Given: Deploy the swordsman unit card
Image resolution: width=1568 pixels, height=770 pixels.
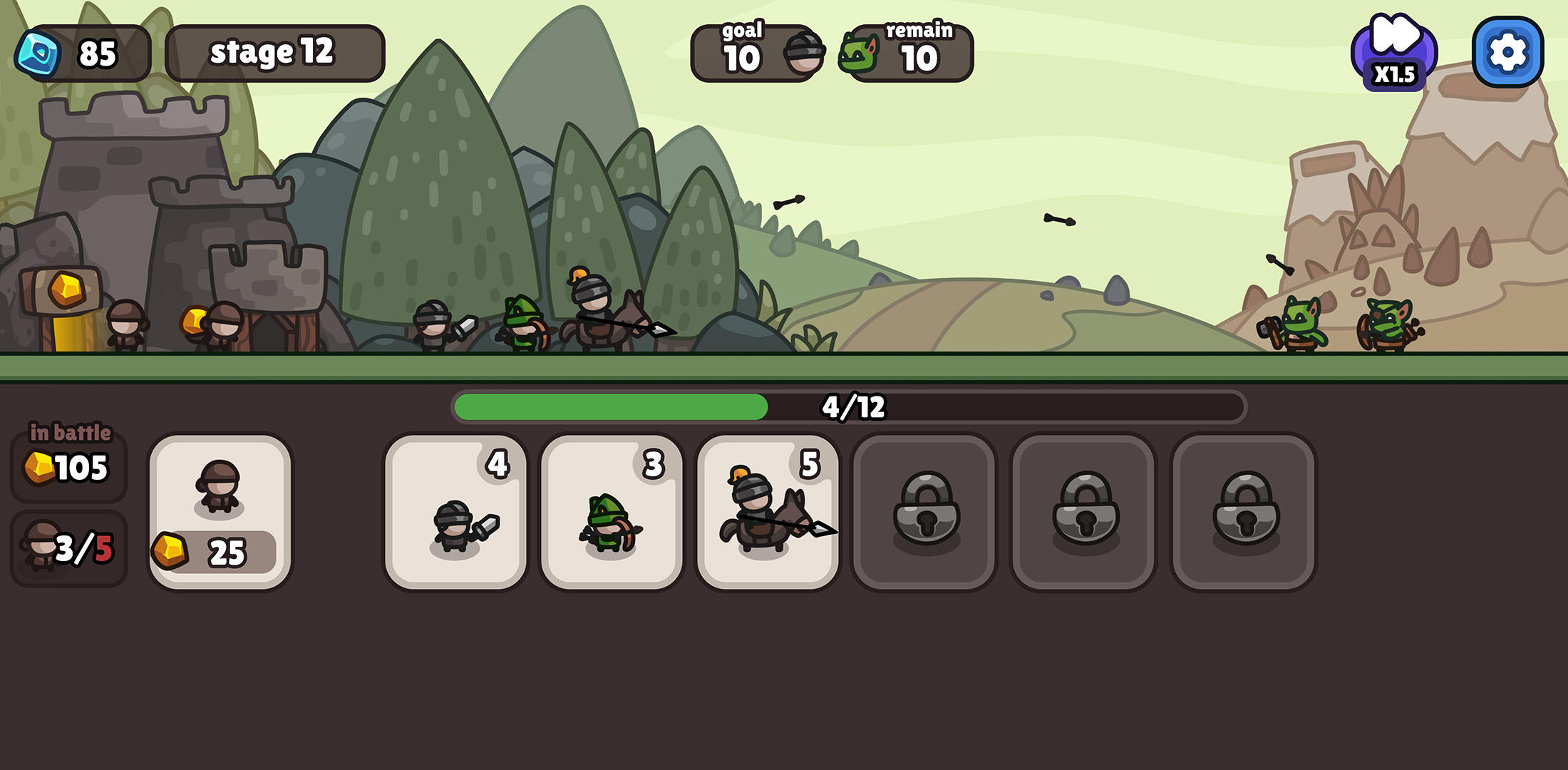Looking at the screenshot, I should click(455, 512).
